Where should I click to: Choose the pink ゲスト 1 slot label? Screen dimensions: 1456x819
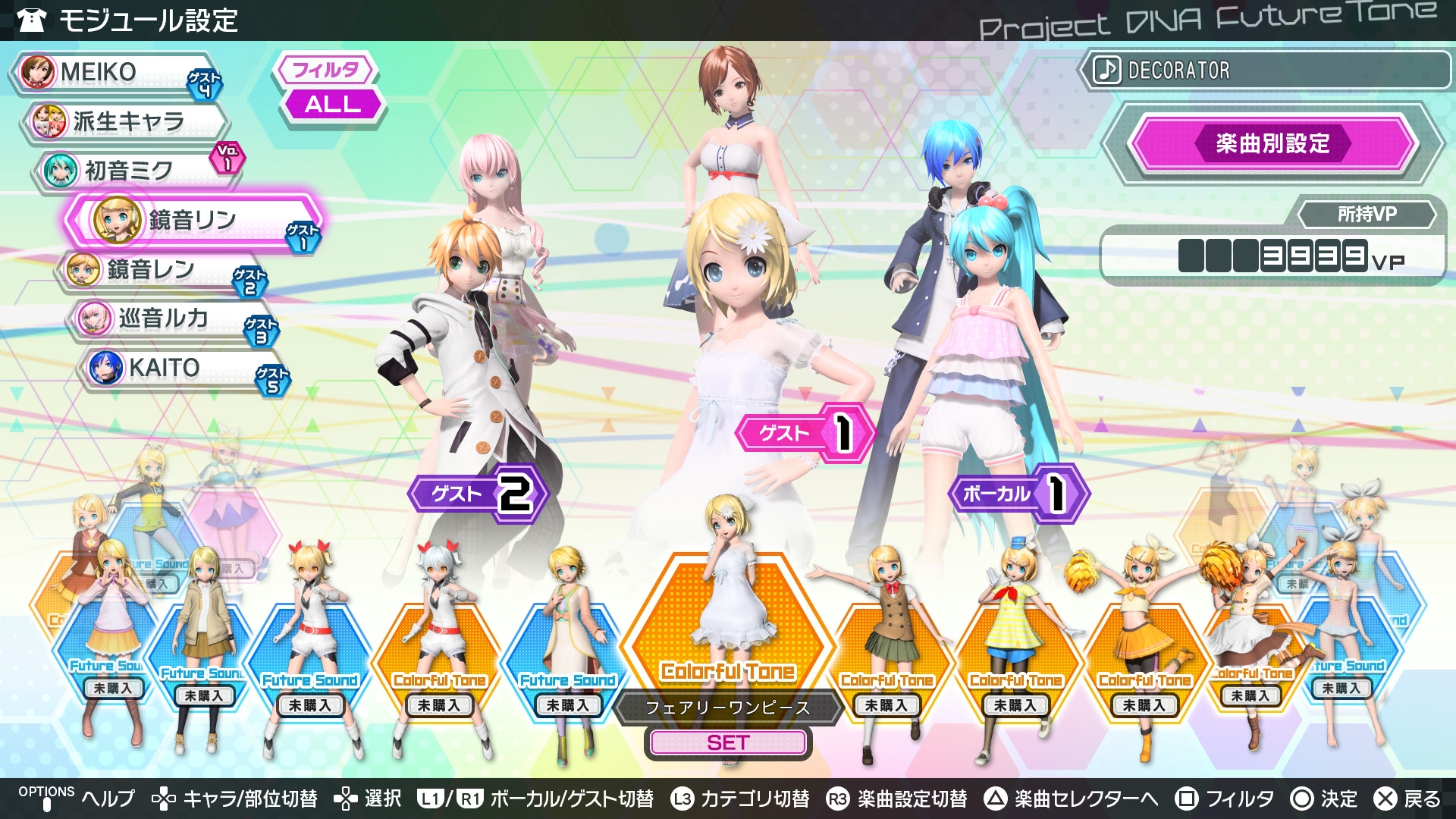pyautogui.click(x=804, y=433)
